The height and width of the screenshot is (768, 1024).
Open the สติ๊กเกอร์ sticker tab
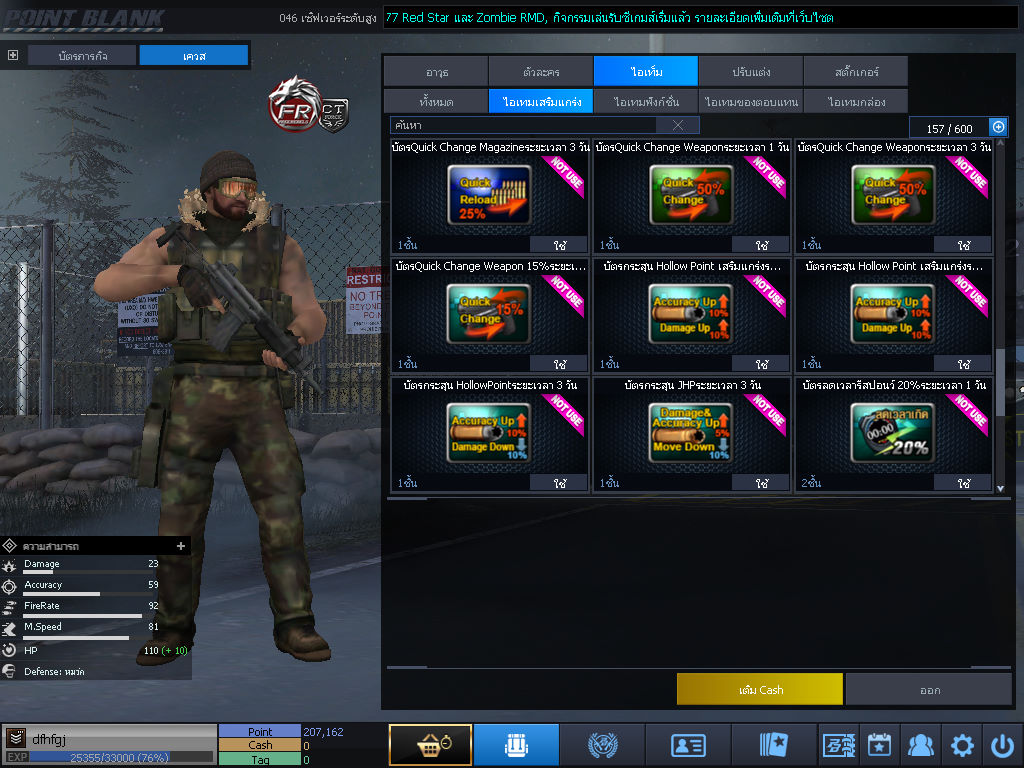[x=855, y=72]
